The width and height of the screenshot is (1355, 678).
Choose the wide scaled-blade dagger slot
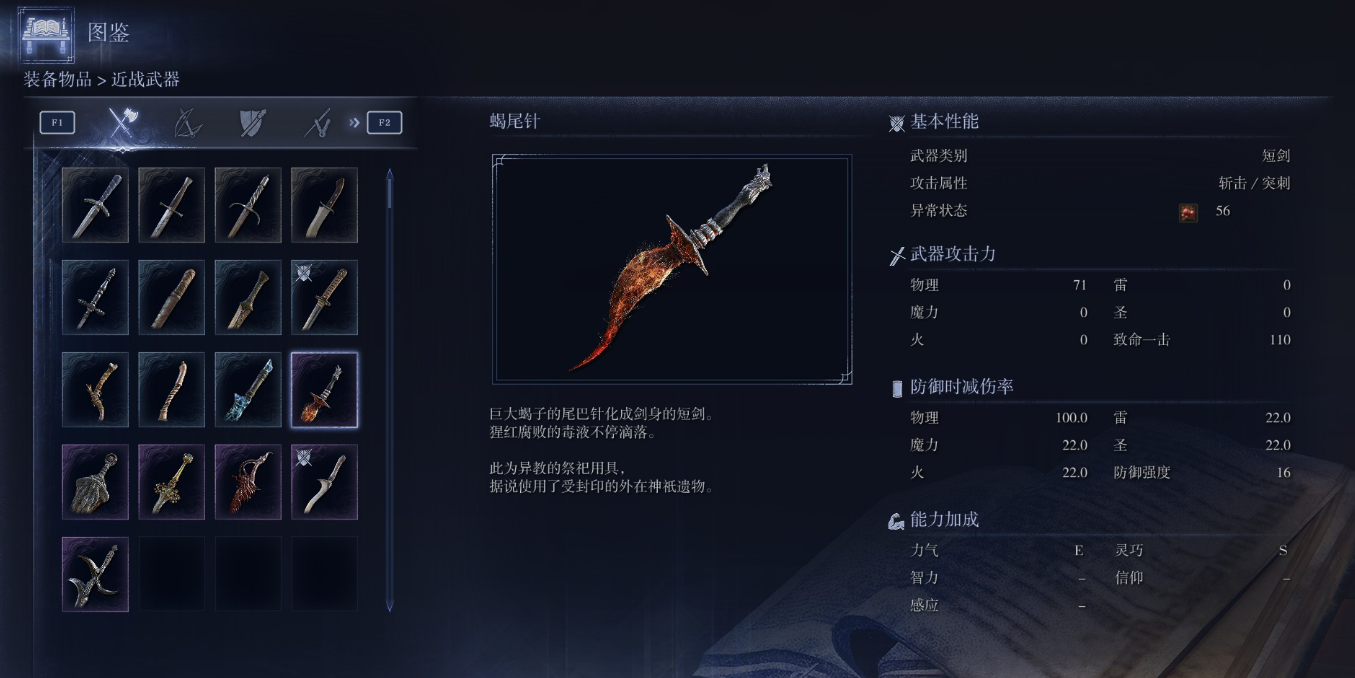click(95, 482)
